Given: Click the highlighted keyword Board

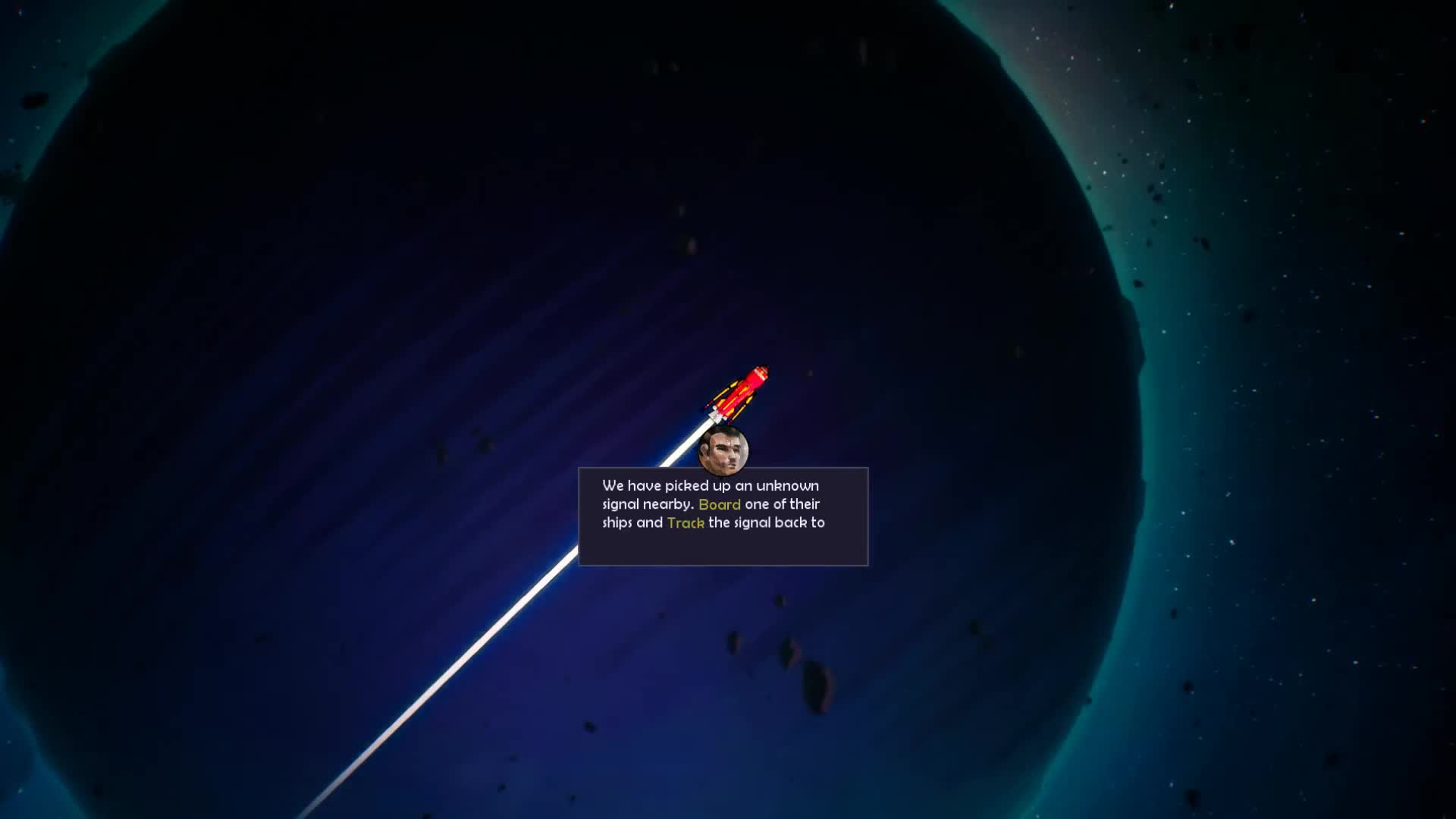Looking at the screenshot, I should pyautogui.click(x=721, y=504).
